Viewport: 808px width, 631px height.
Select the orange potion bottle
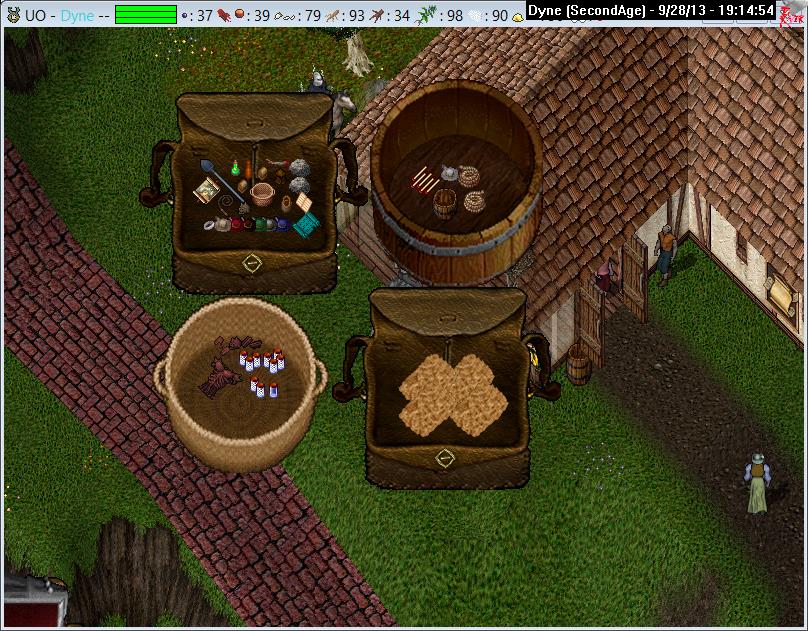coord(248,168)
